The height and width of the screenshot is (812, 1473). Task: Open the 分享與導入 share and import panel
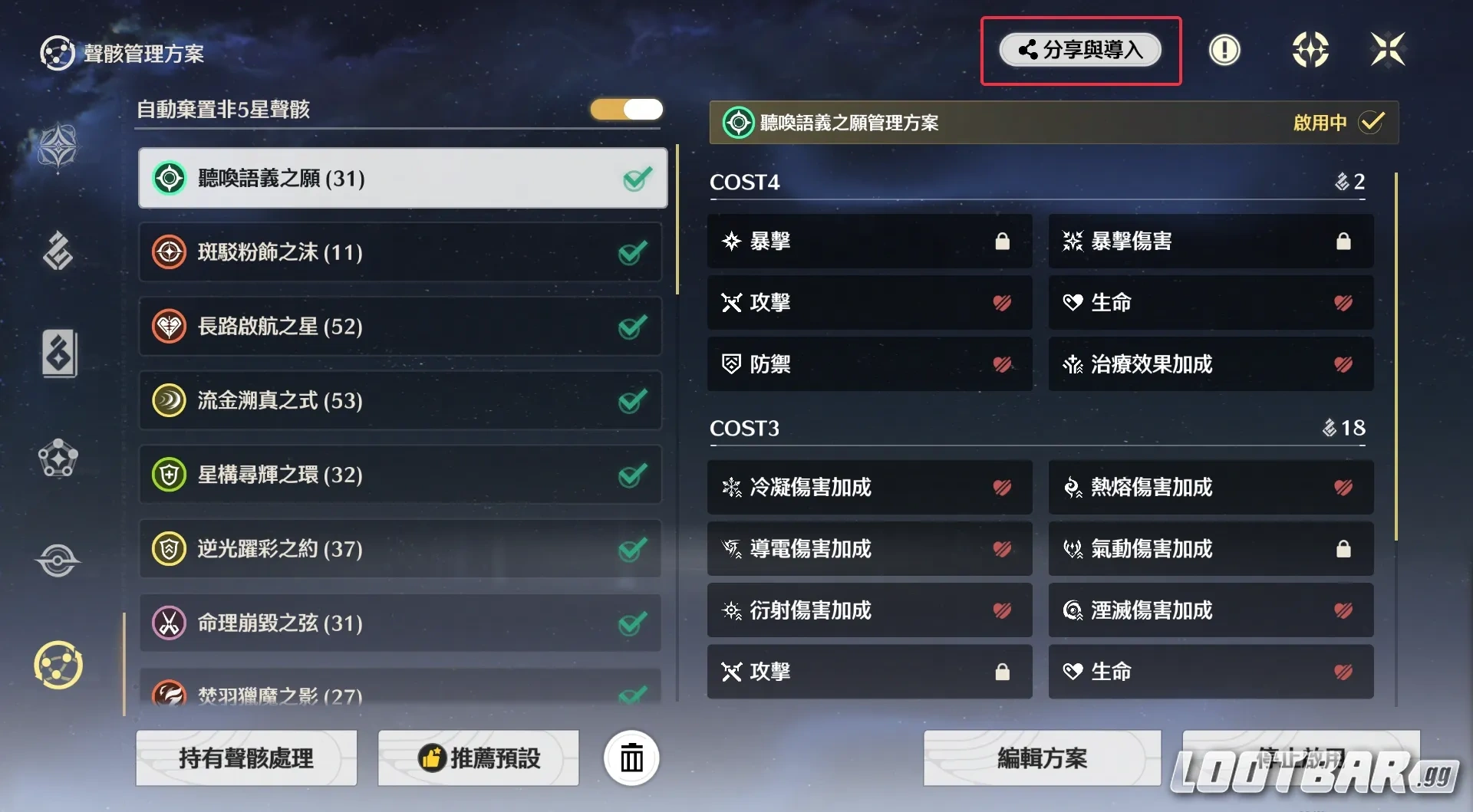point(1080,50)
